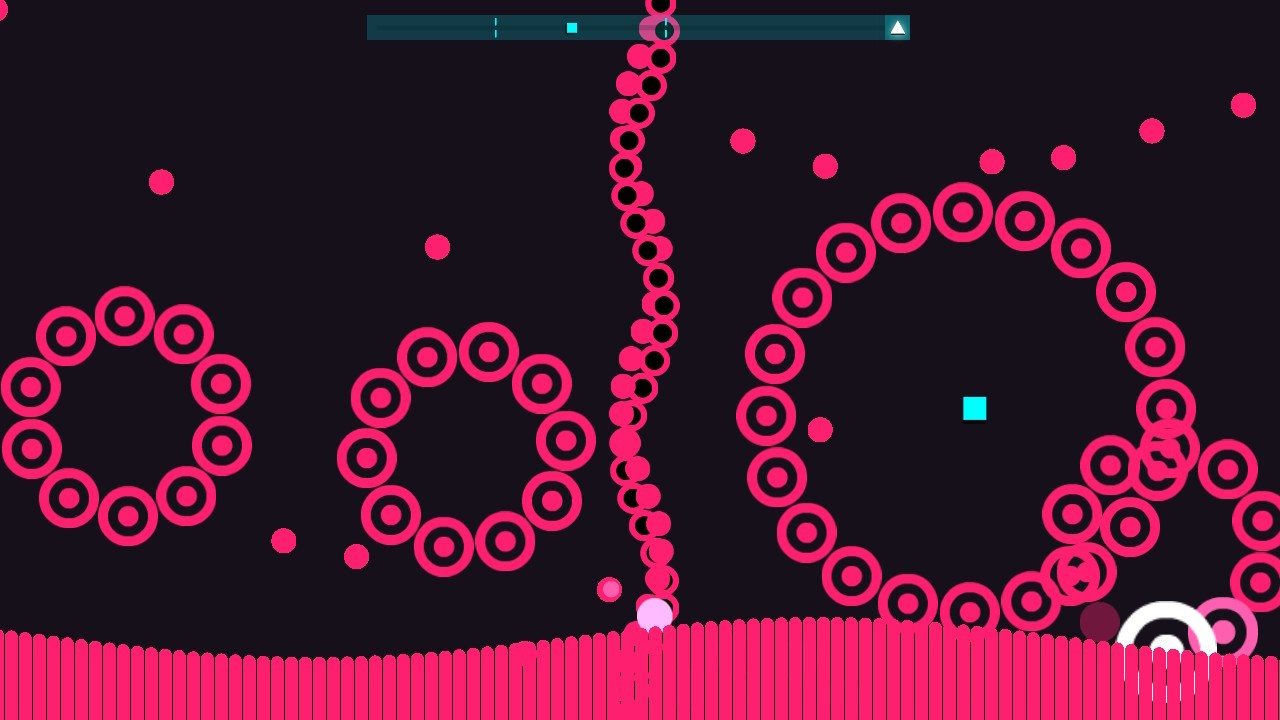Click the dark maroon circle above the waveform

click(x=1099, y=620)
